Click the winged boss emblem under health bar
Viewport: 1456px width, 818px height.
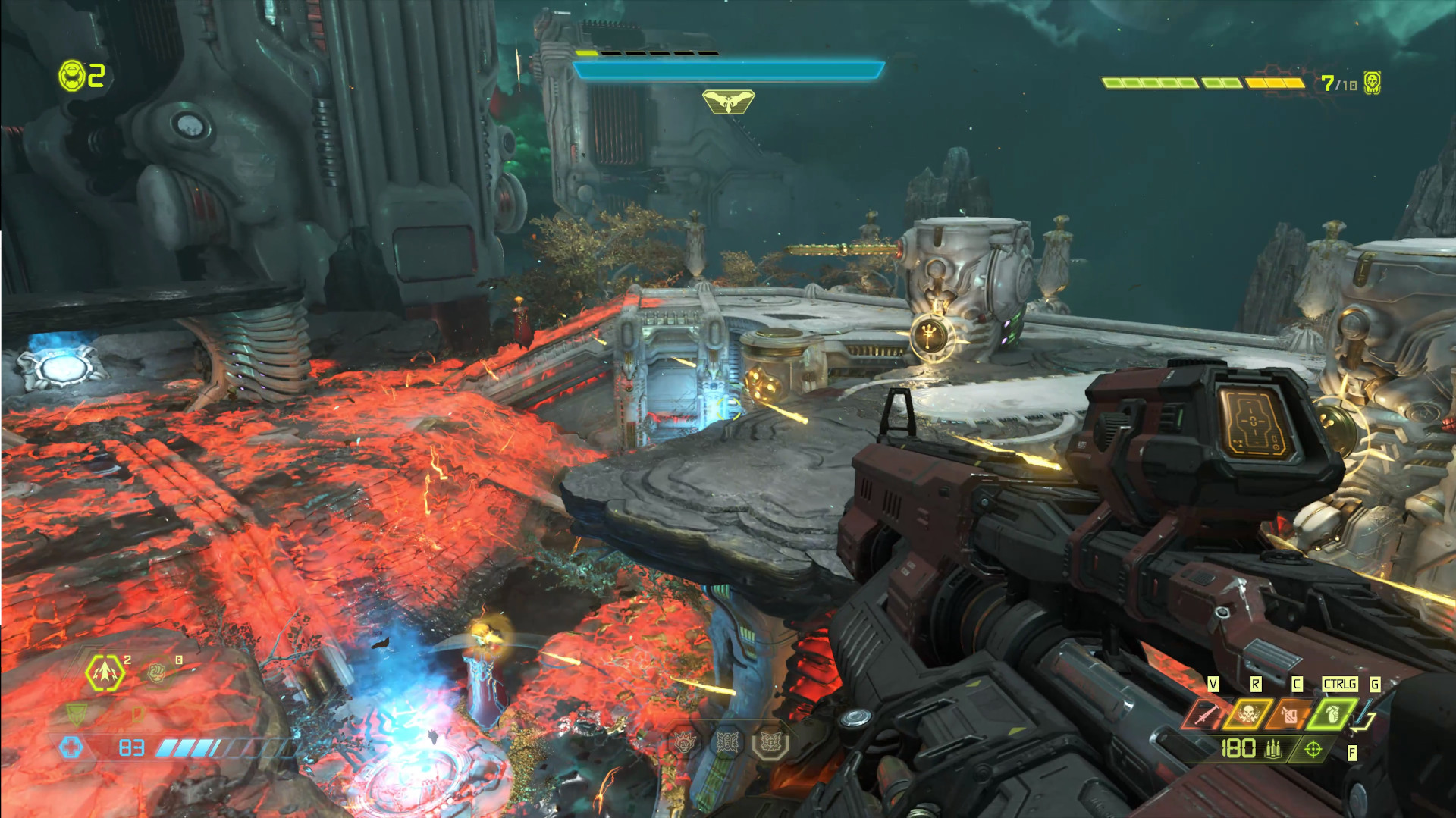[x=728, y=102]
